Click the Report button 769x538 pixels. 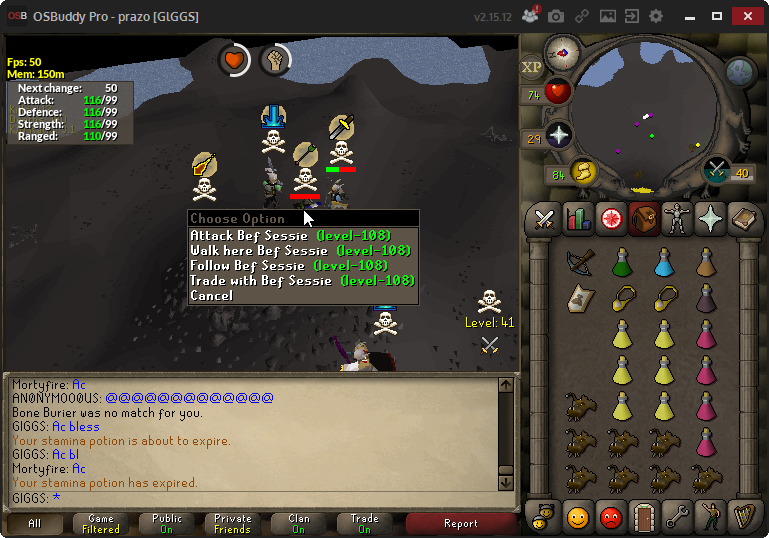(x=460, y=523)
